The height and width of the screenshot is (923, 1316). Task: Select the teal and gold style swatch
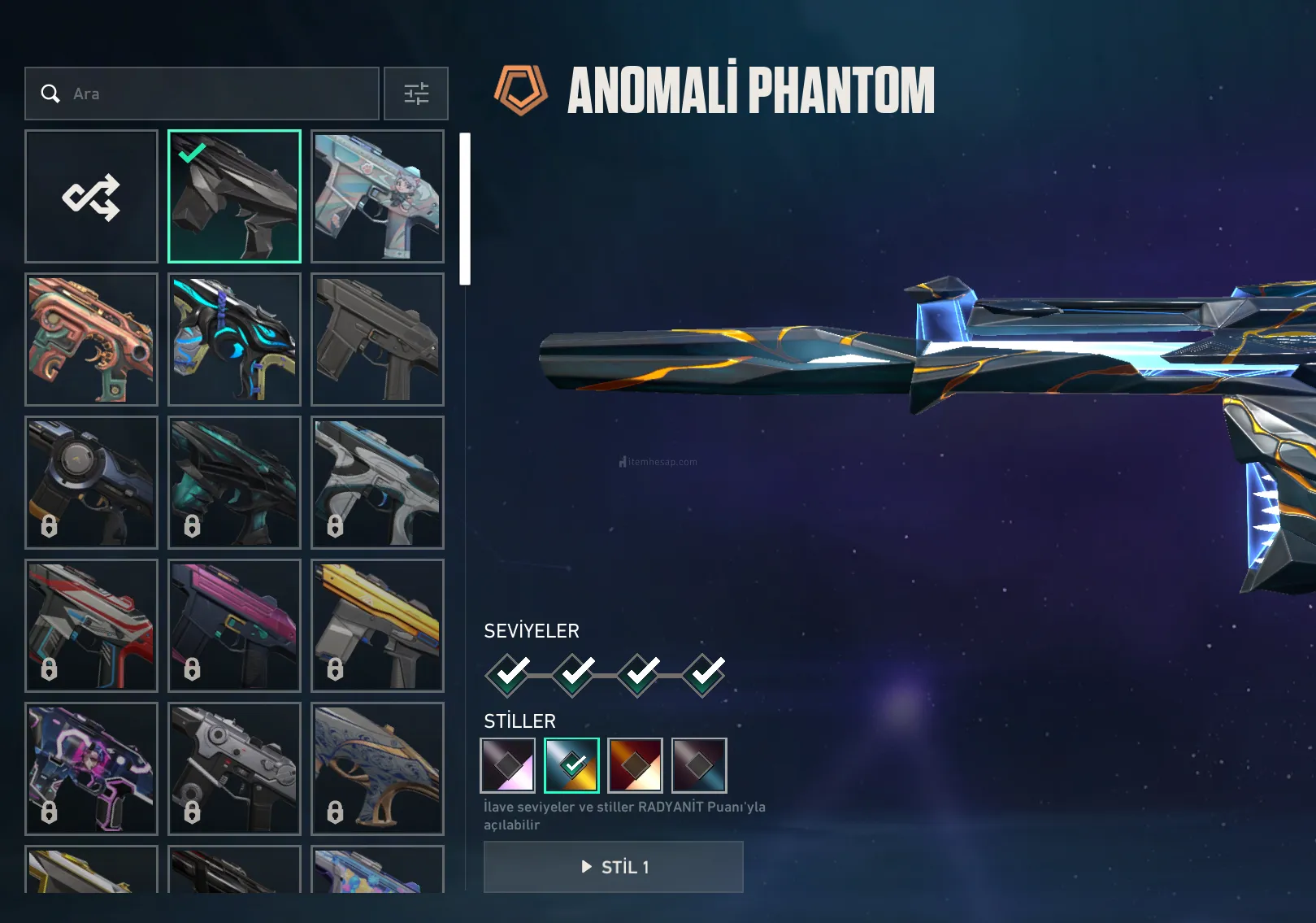tap(571, 765)
